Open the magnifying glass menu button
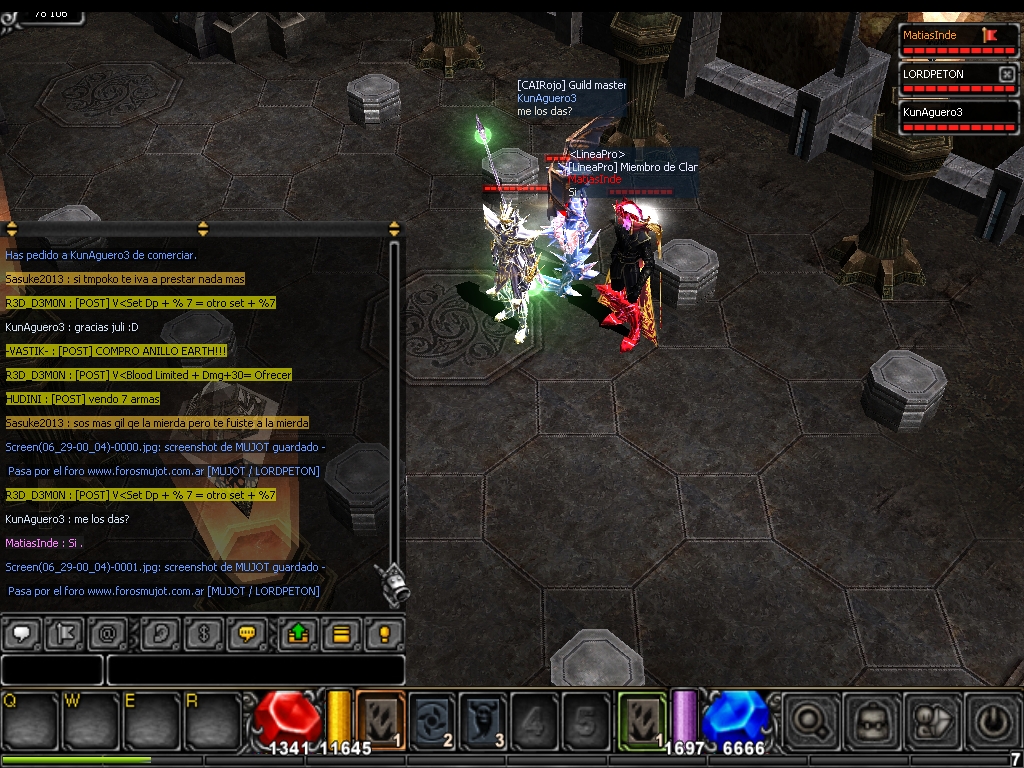 pos(808,720)
